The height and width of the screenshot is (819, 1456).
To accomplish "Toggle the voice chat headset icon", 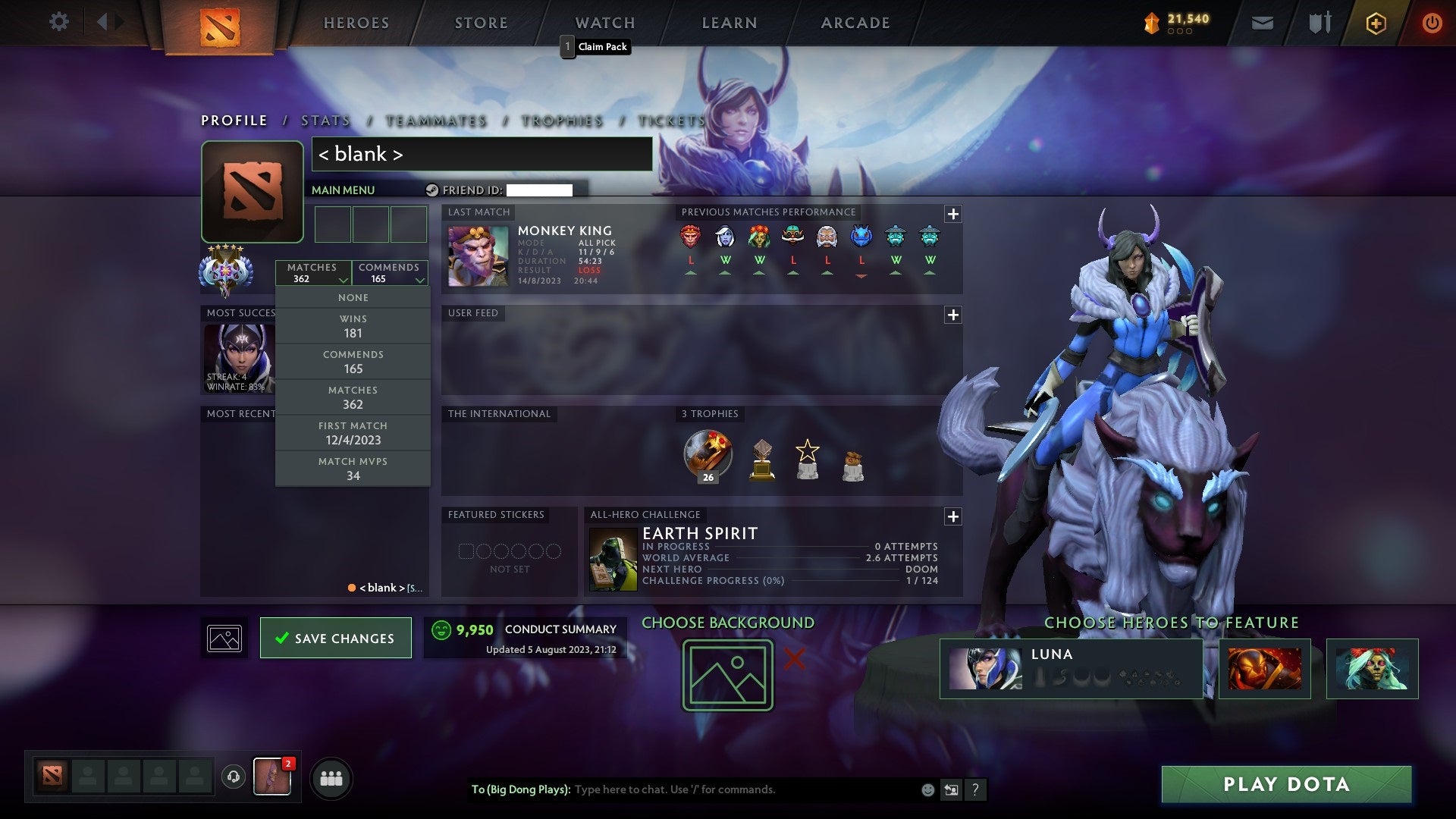I will tap(233, 777).
